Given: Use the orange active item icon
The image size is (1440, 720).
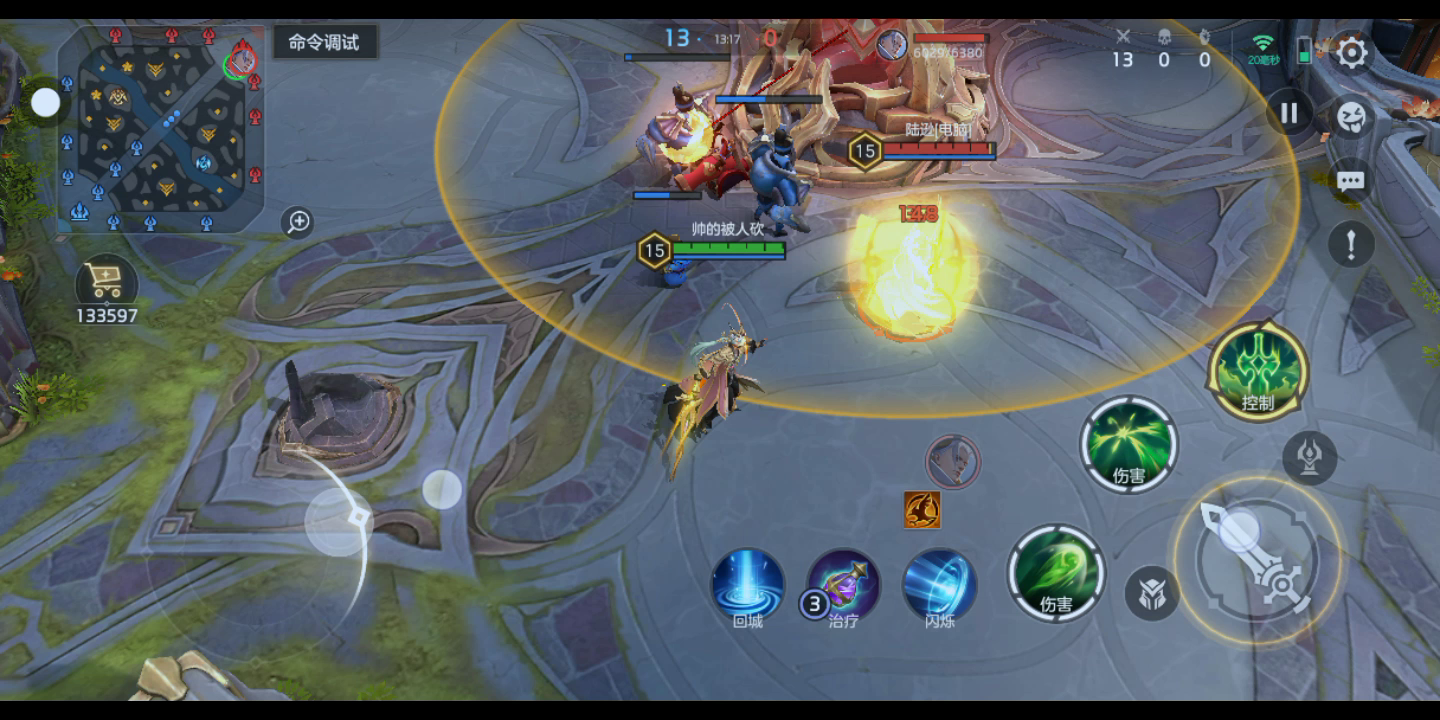Looking at the screenshot, I should tap(922, 510).
